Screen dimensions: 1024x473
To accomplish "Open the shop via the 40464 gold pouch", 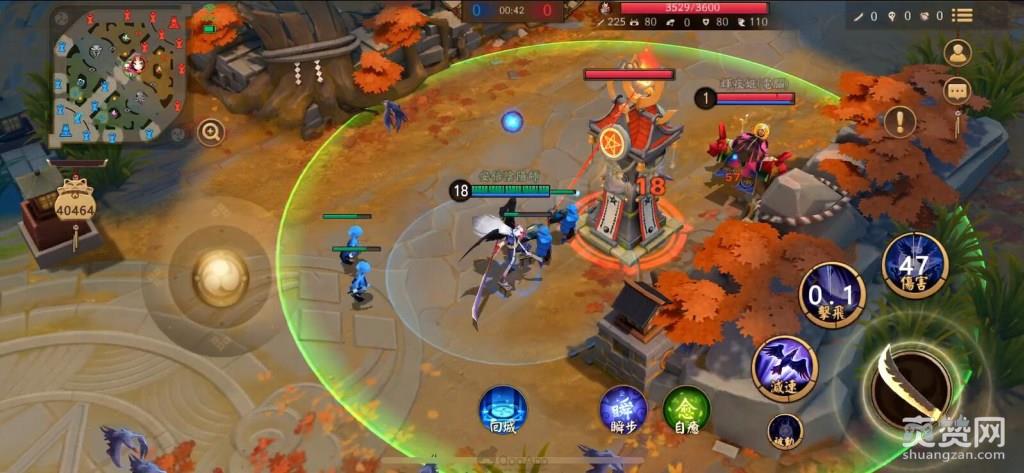I will point(75,207).
